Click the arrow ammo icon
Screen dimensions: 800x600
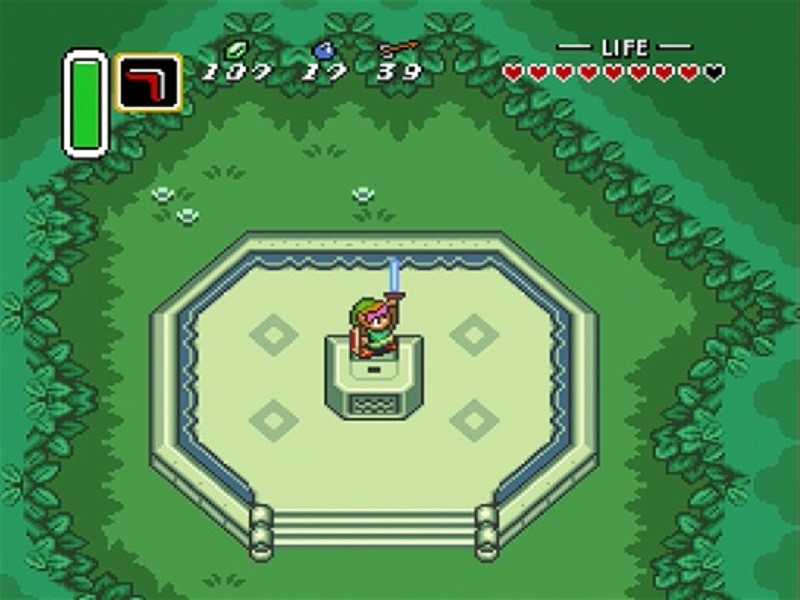(399, 47)
